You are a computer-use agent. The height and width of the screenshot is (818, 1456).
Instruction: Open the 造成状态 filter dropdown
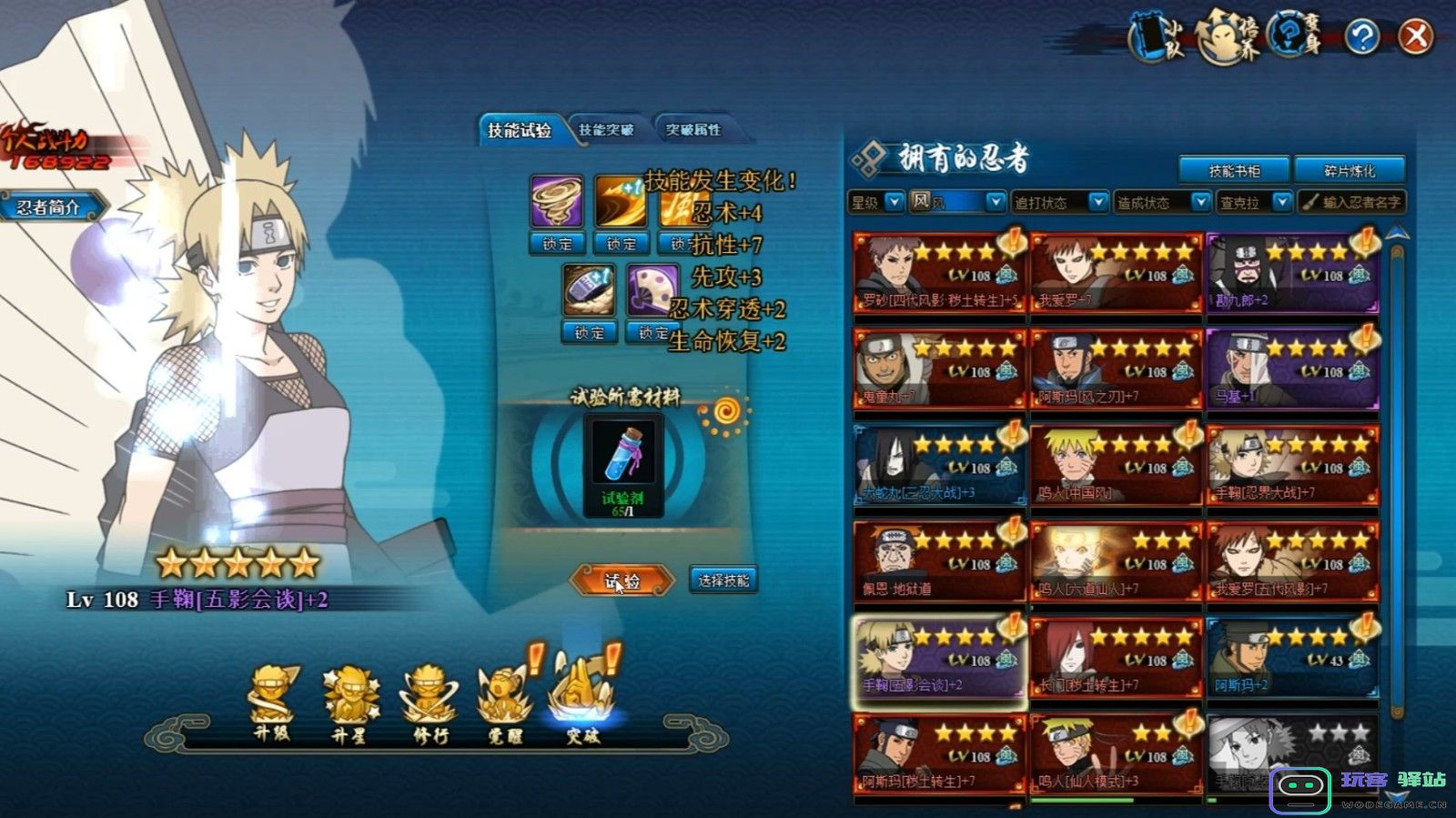coord(1162,202)
